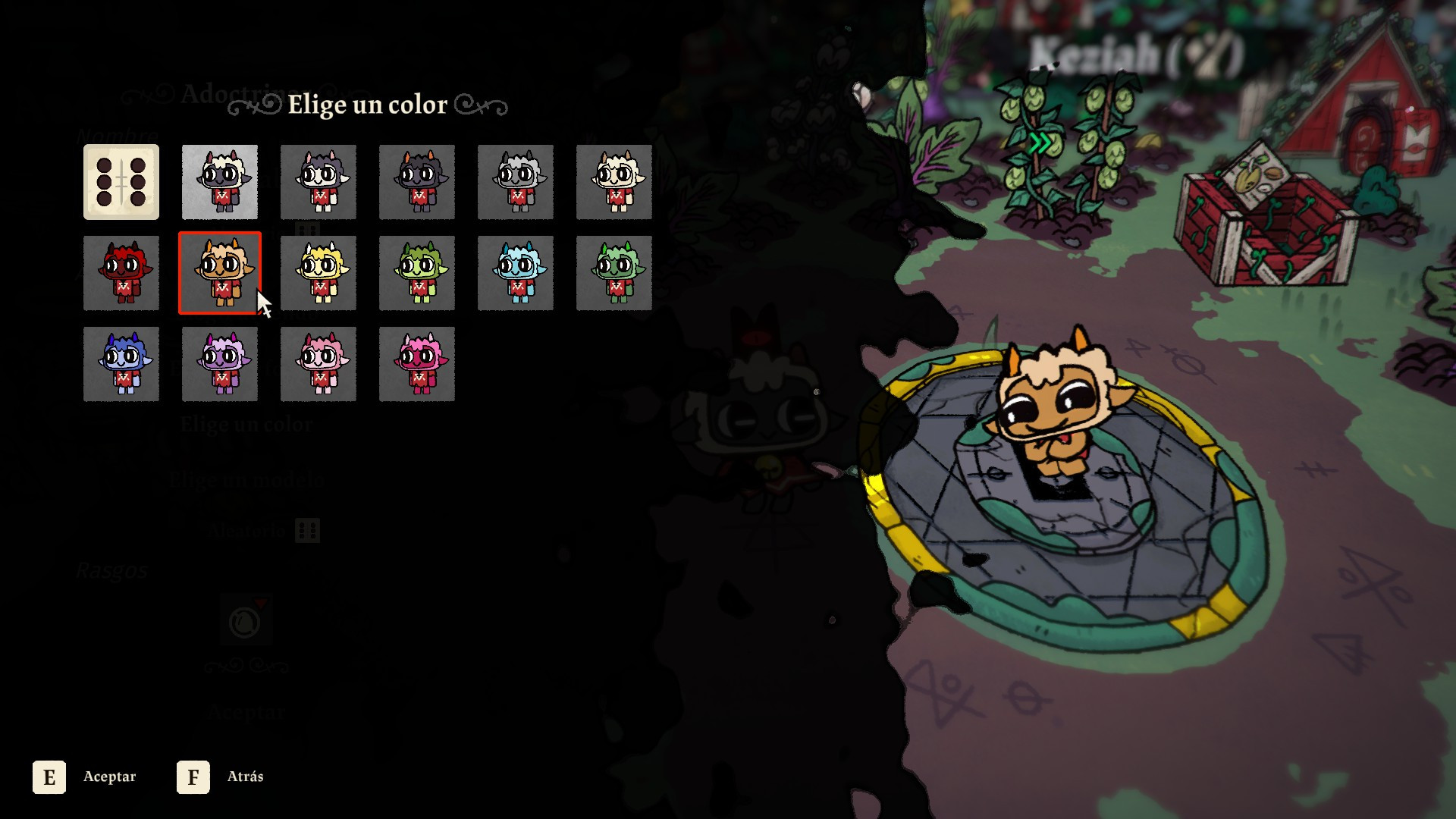1456x819 pixels.
Task: Pick the default white sheep color
Action: (x=220, y=182)
